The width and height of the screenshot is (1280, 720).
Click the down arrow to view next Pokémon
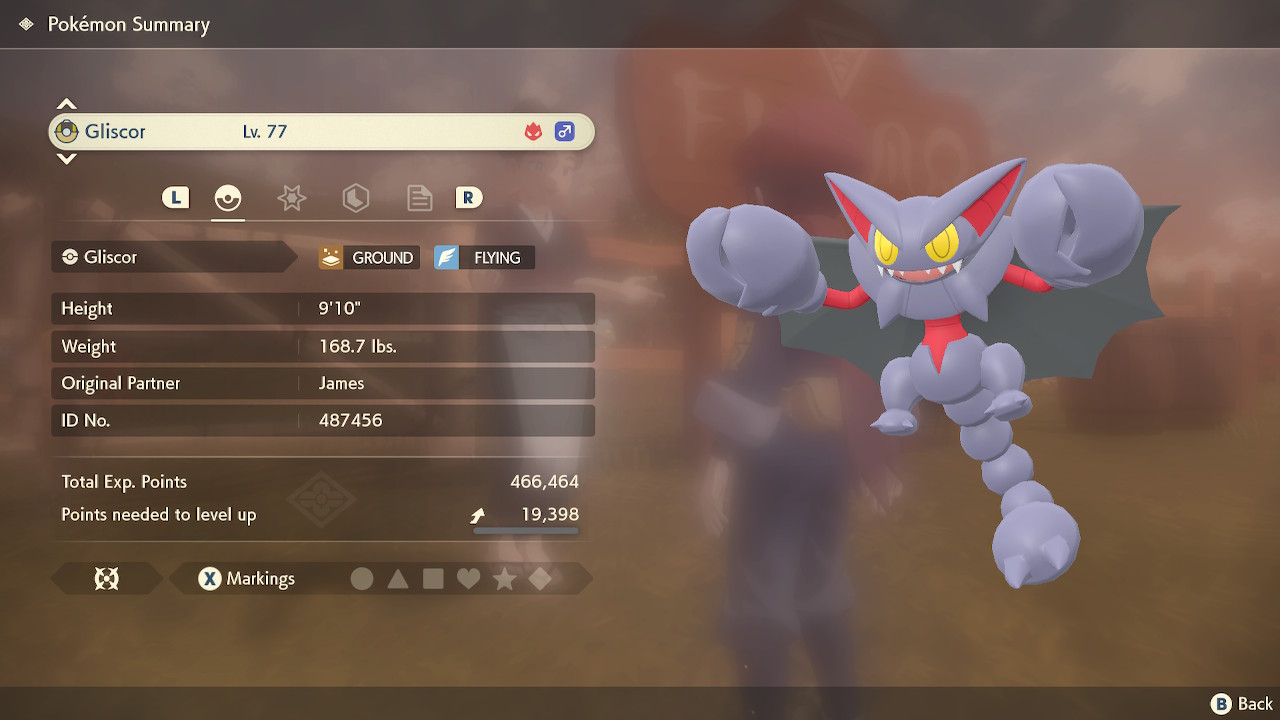click(x=66, y=160)
